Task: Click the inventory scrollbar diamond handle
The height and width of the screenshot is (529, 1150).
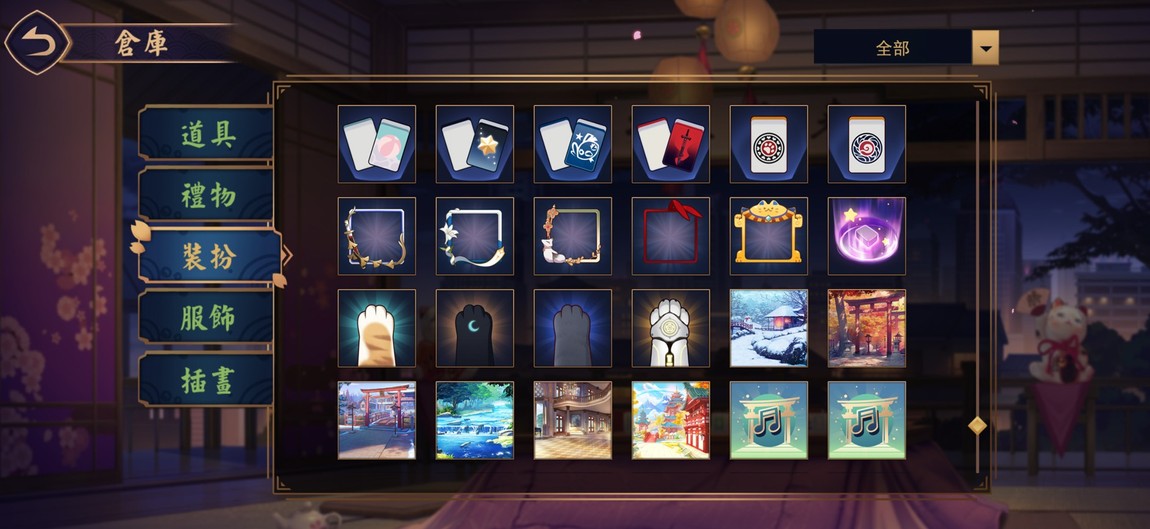Action: (x=977, y=426)
